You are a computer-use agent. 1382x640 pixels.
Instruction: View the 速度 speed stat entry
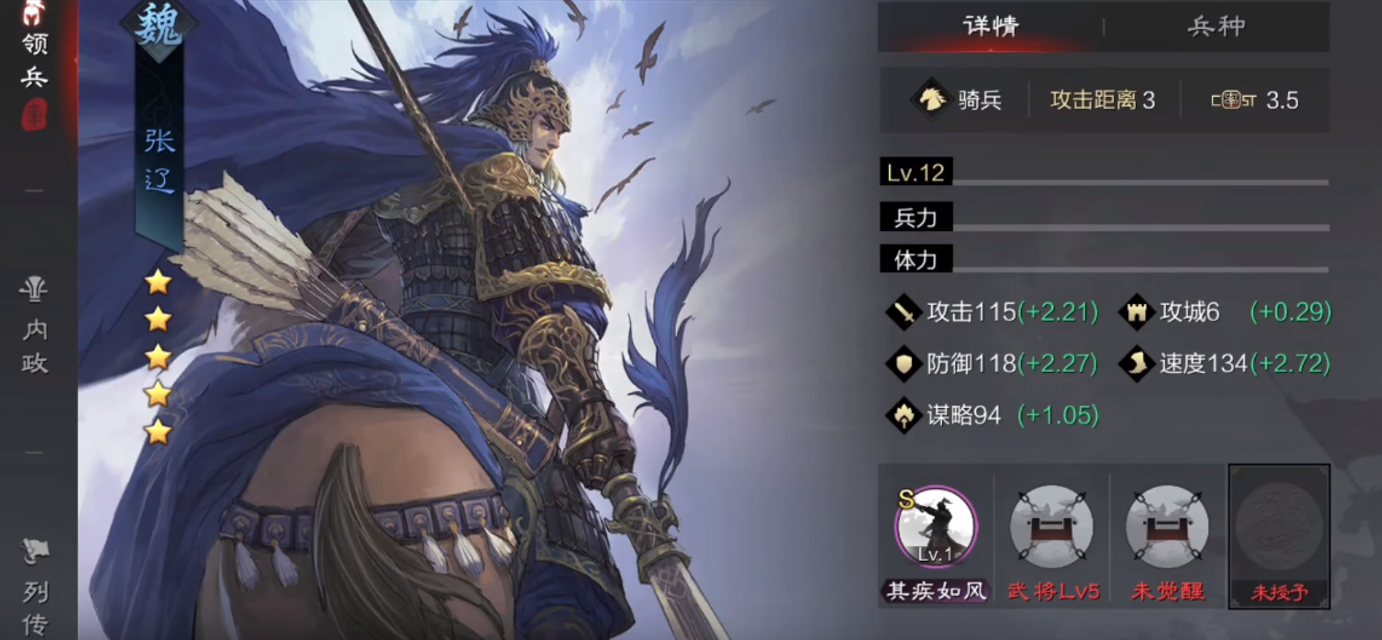point(1228,363)
